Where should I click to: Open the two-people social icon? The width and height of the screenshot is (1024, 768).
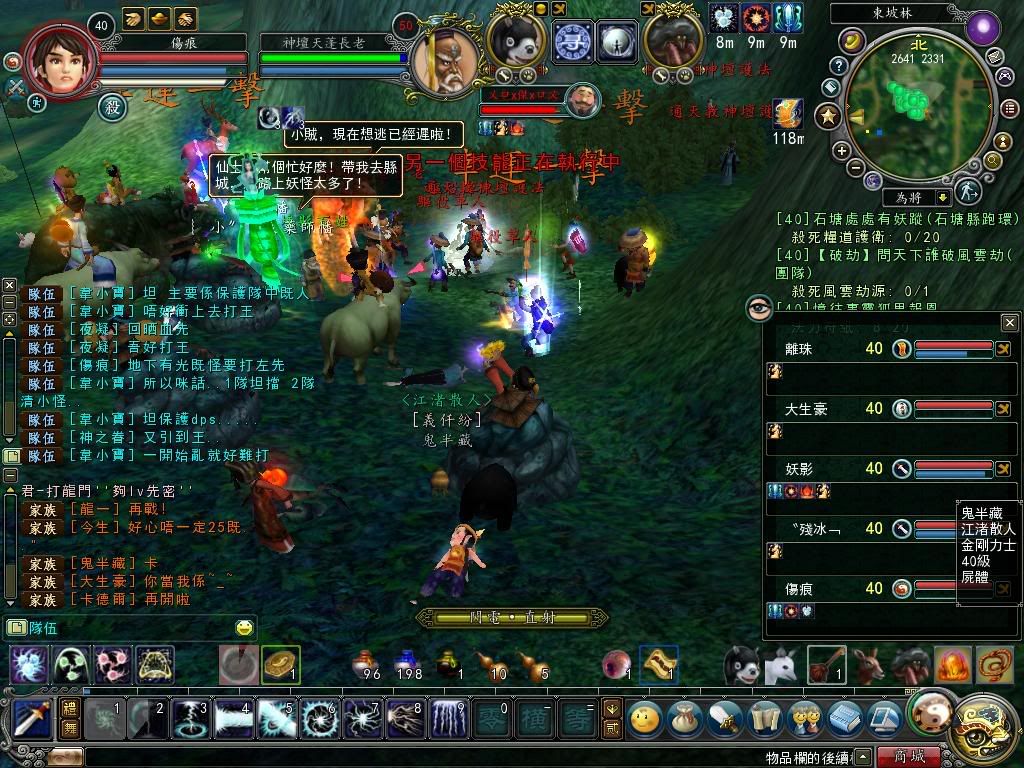click(803, 718)
